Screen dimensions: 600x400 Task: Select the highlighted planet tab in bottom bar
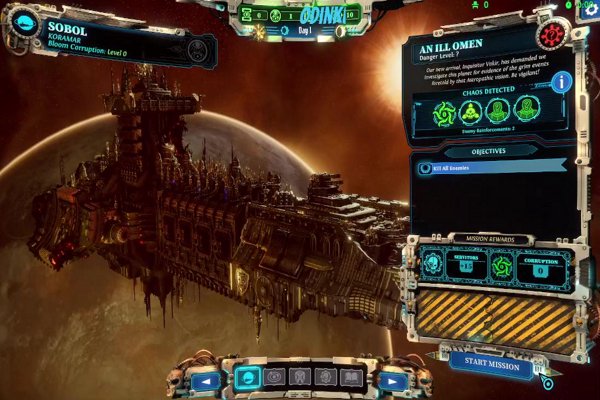coord(247,378)
